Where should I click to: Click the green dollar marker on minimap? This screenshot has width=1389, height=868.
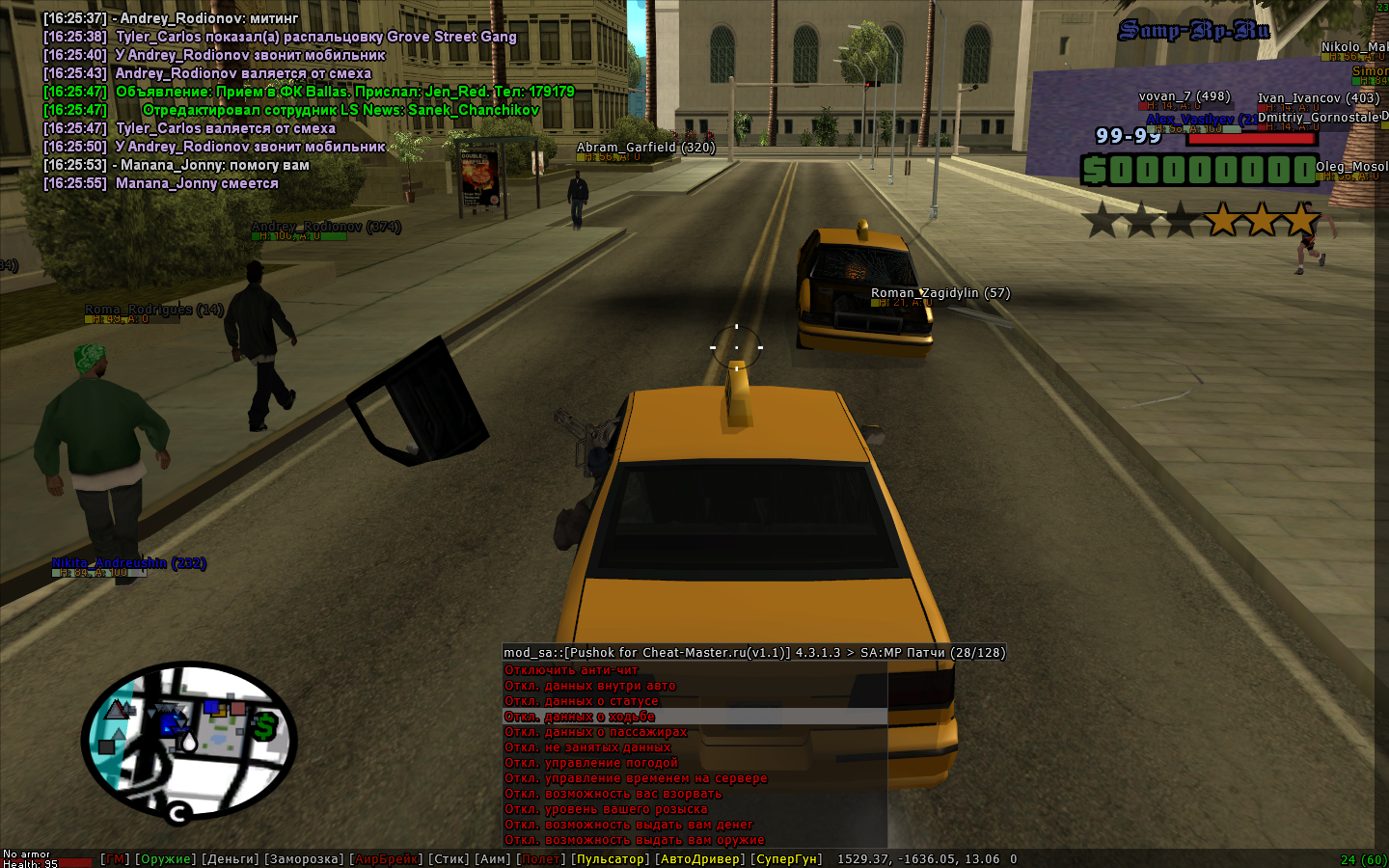tap(264, 724)
